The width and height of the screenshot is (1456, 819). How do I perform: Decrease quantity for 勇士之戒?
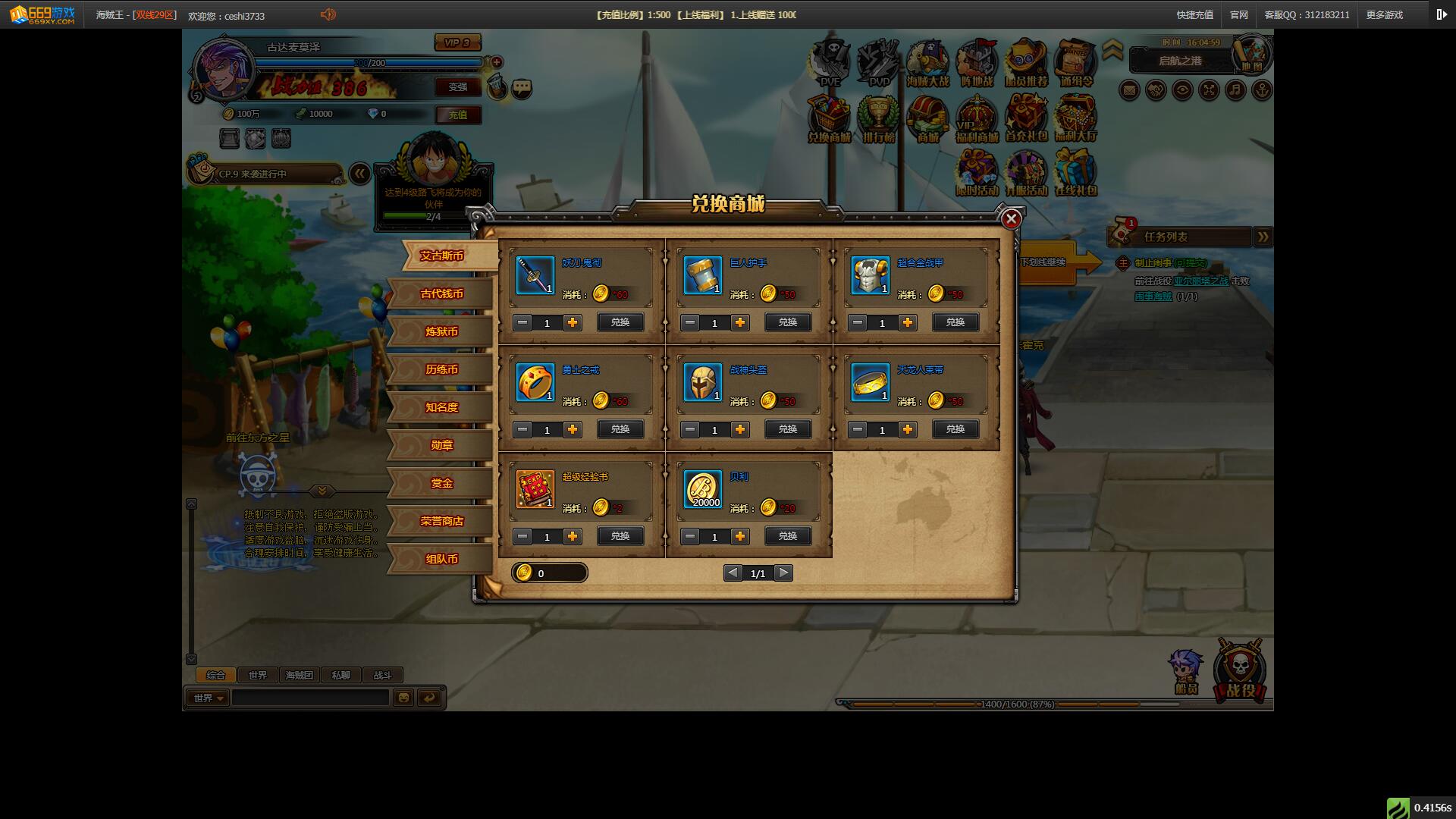click(x=522, y=429)
